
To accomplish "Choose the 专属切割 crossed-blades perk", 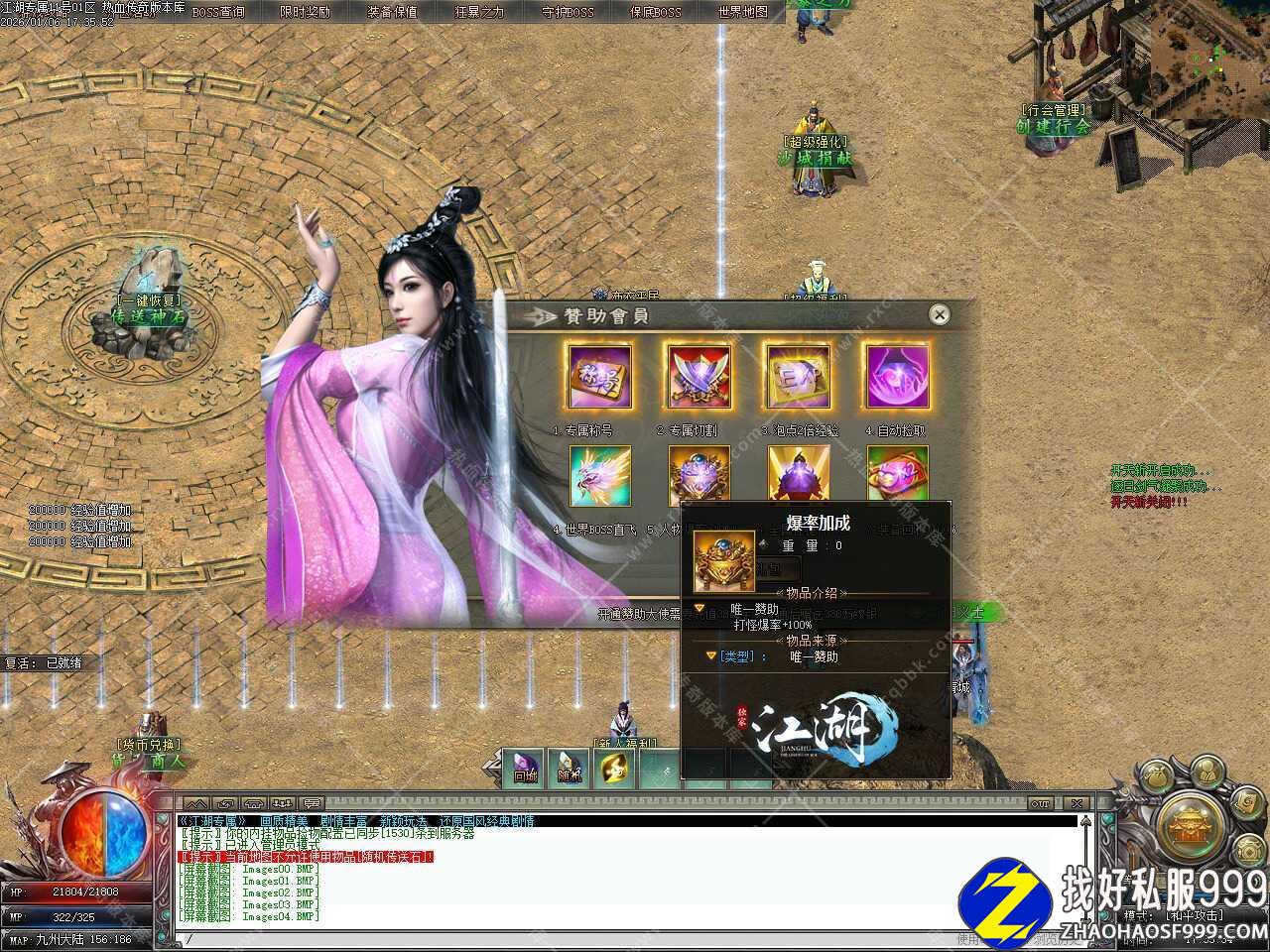I will point(698,377).
